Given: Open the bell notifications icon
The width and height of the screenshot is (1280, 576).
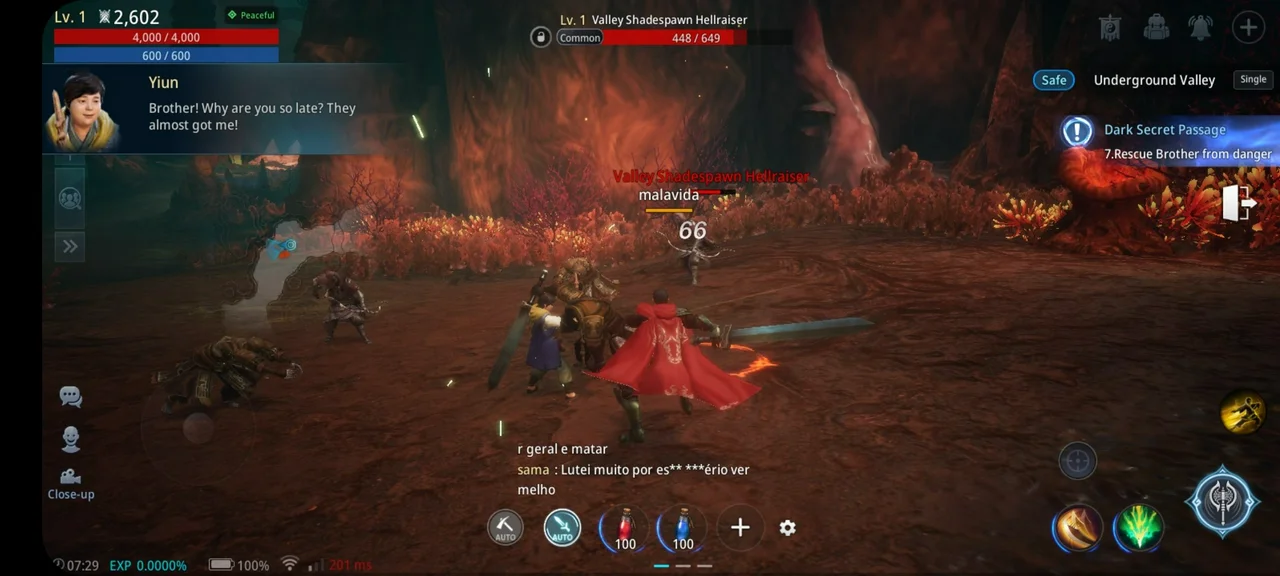Looking at the screenshot, I should (x=1201, y=27).
